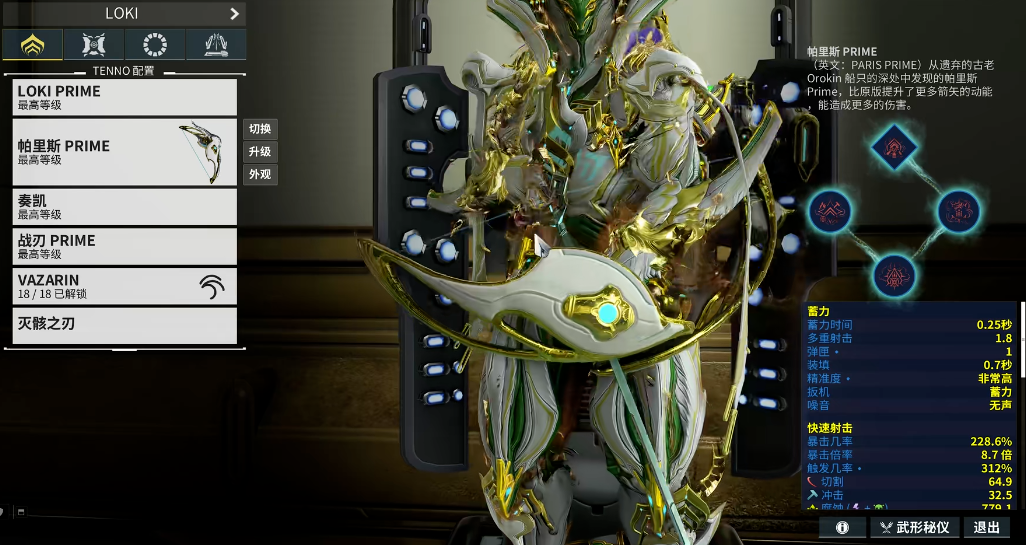Open the fourth arsenal tab on the right
Screen dimensions: 1026x545
[x=216, y=44]
